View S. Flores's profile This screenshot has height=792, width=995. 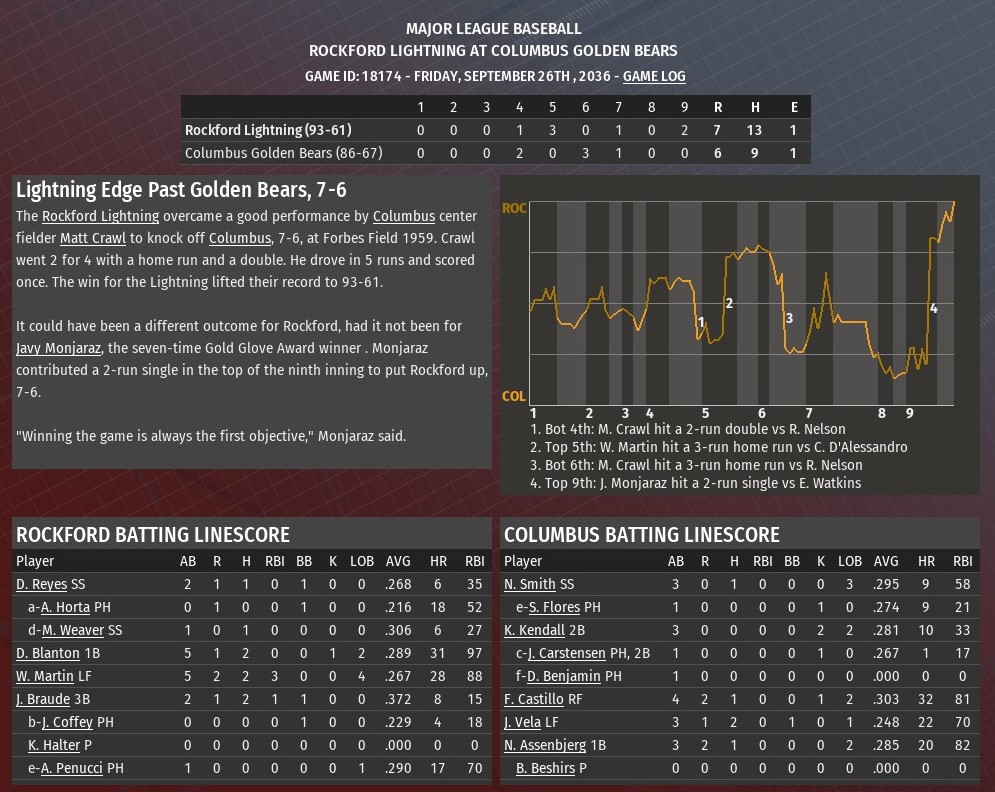[x=553, y=607]
